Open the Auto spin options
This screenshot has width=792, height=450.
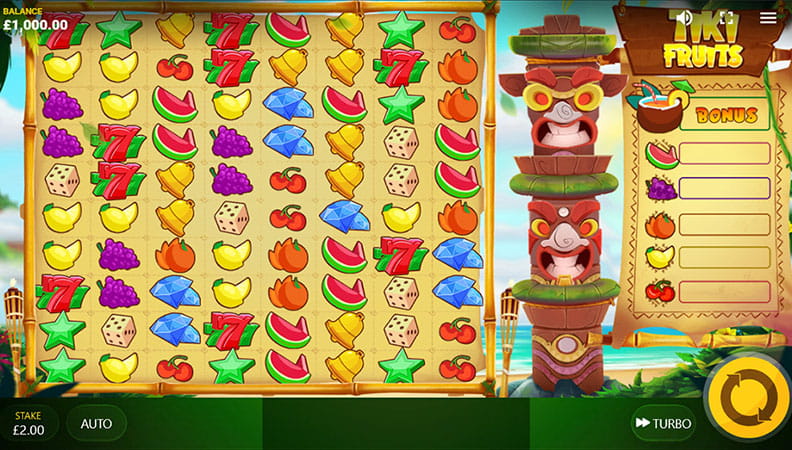click(x=96, y=423)
